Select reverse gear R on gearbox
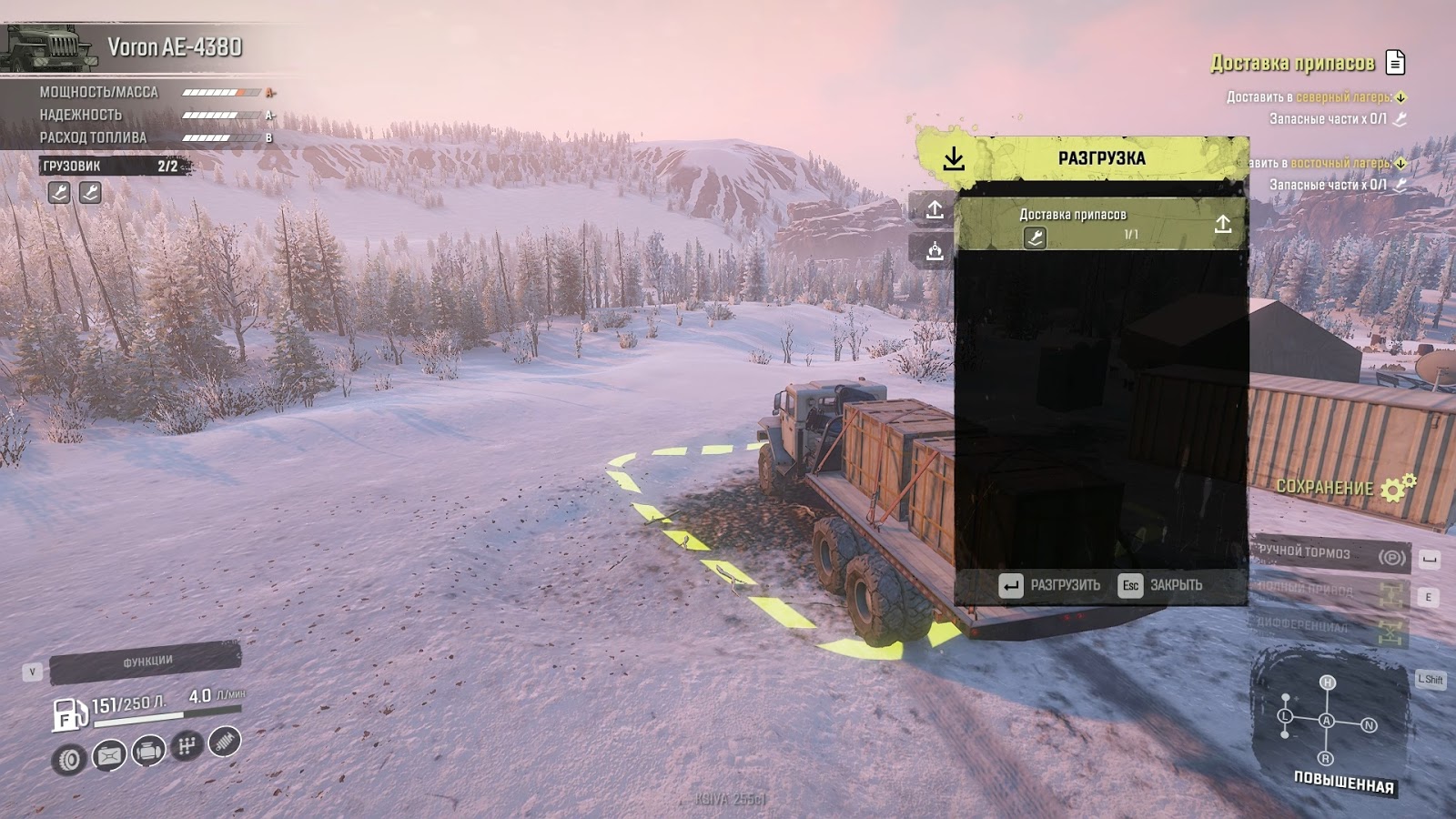Image resolution: width=1456 pixels, height=819 pixels. [1326, 758]
